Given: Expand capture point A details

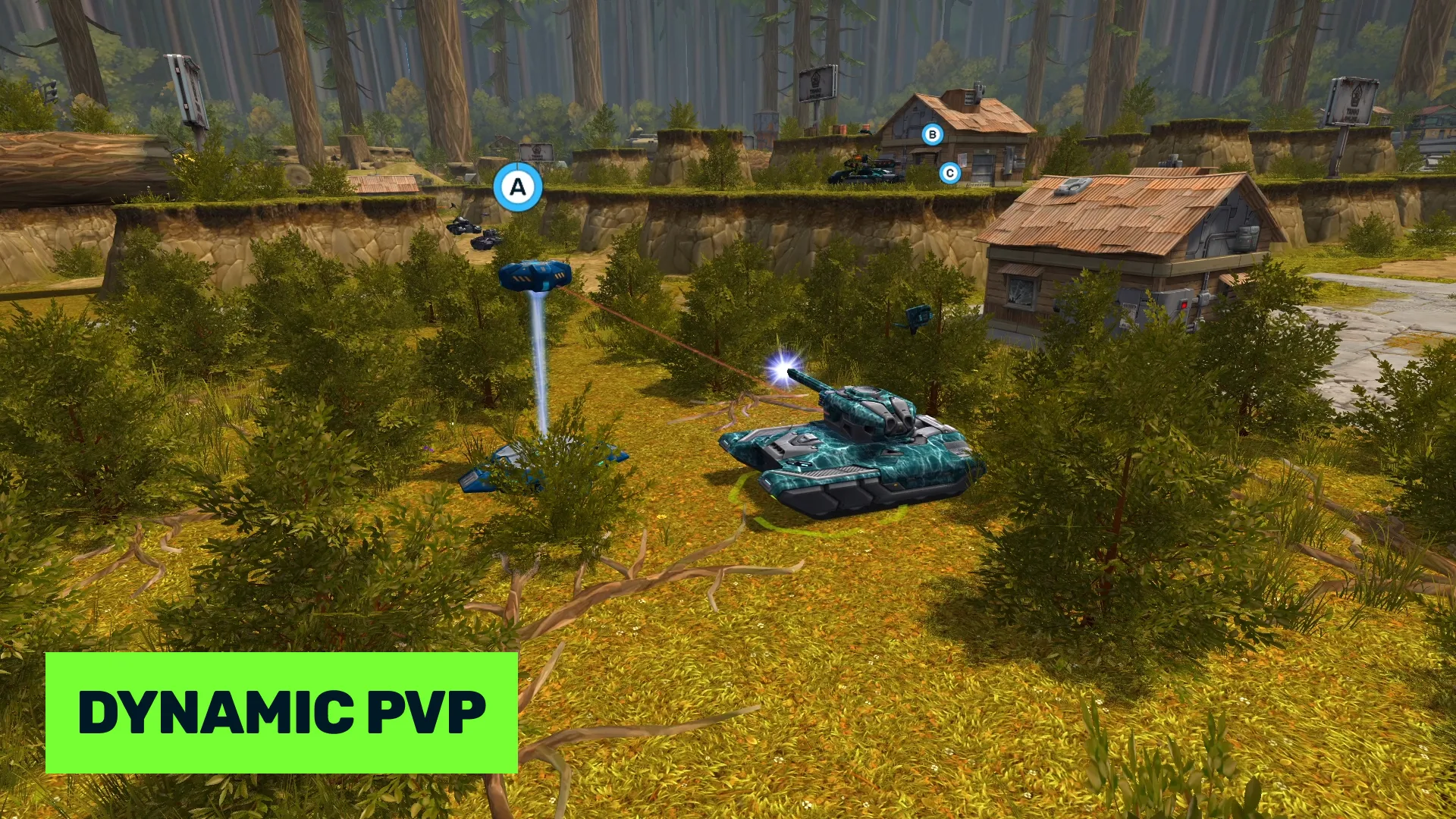Looking at the screenshot, I should [x=518, y=188].
